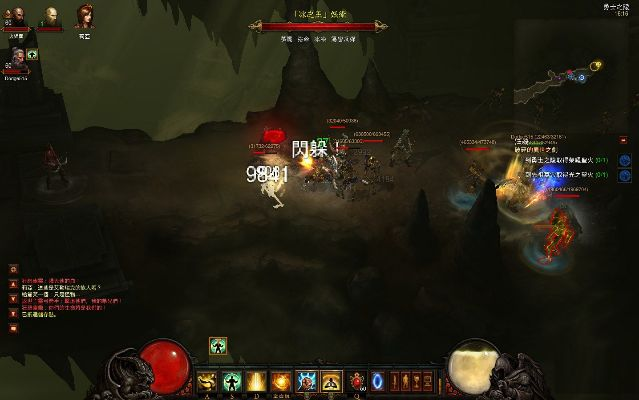639x400 pixels.
Task: Click the lower blue quest objective icon
Action: (x=624, y=175)
